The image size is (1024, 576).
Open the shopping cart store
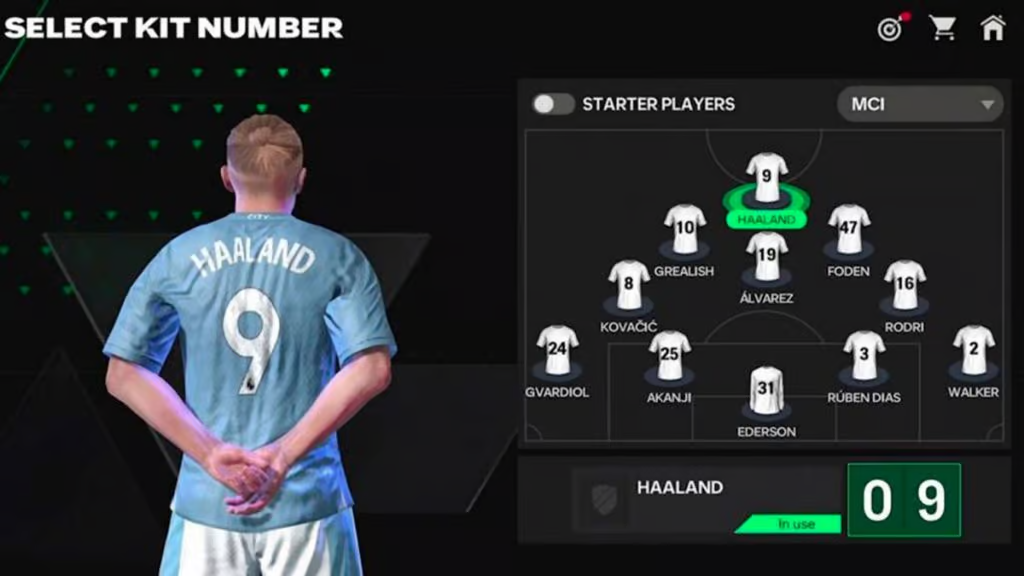point(942,28)
